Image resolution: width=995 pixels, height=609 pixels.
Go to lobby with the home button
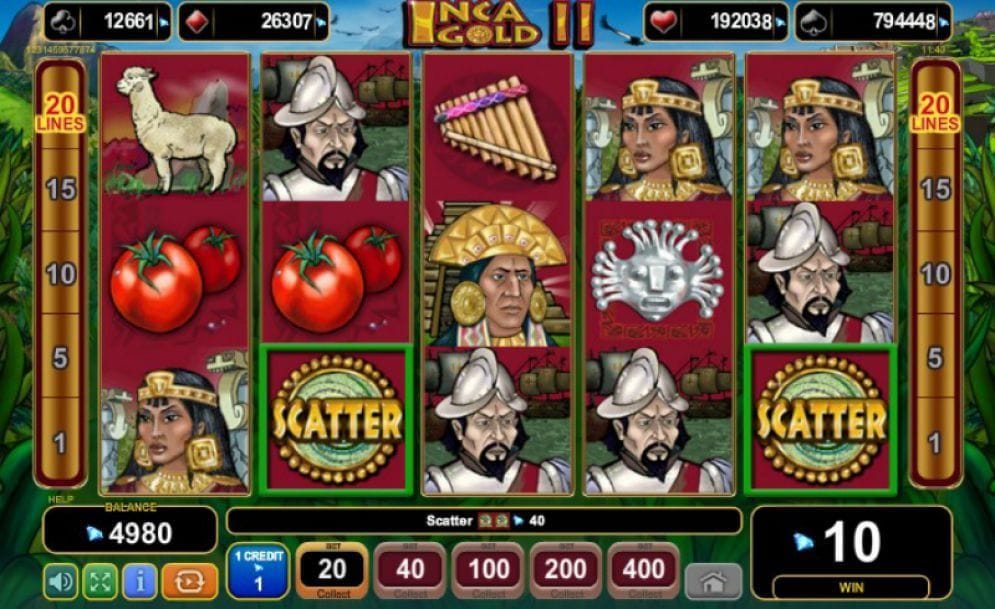[x=713, y=581]
